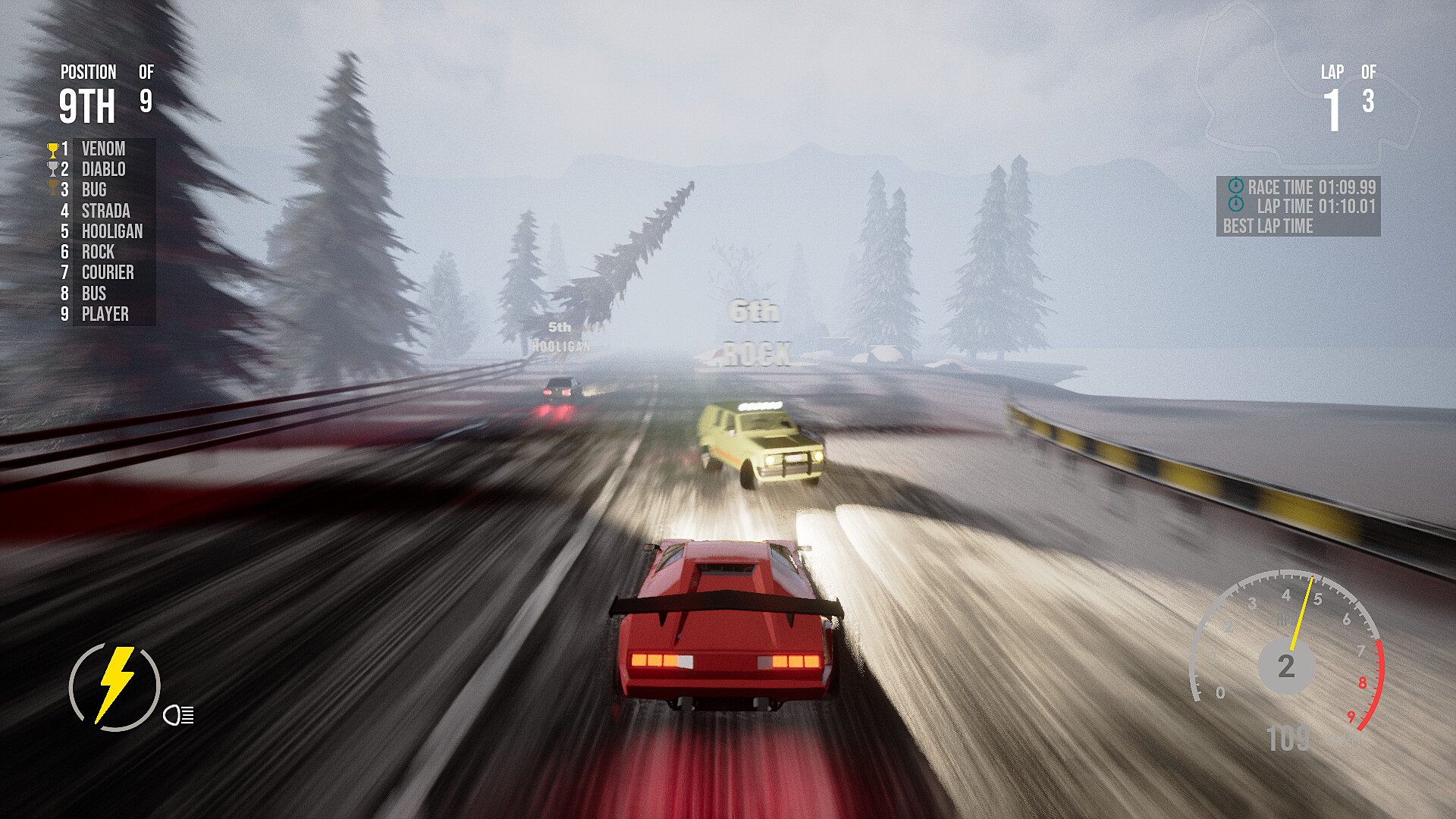Image resolution: width=1456 pixels, height=819 pixels.
Task: Toggle the BEST LAP TIME display row
Action: pos(1269,225)
